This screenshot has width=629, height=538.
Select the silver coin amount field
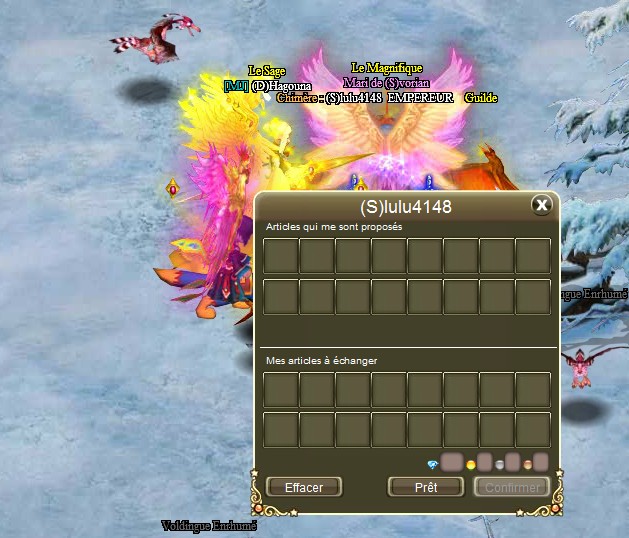pos(512,463)
